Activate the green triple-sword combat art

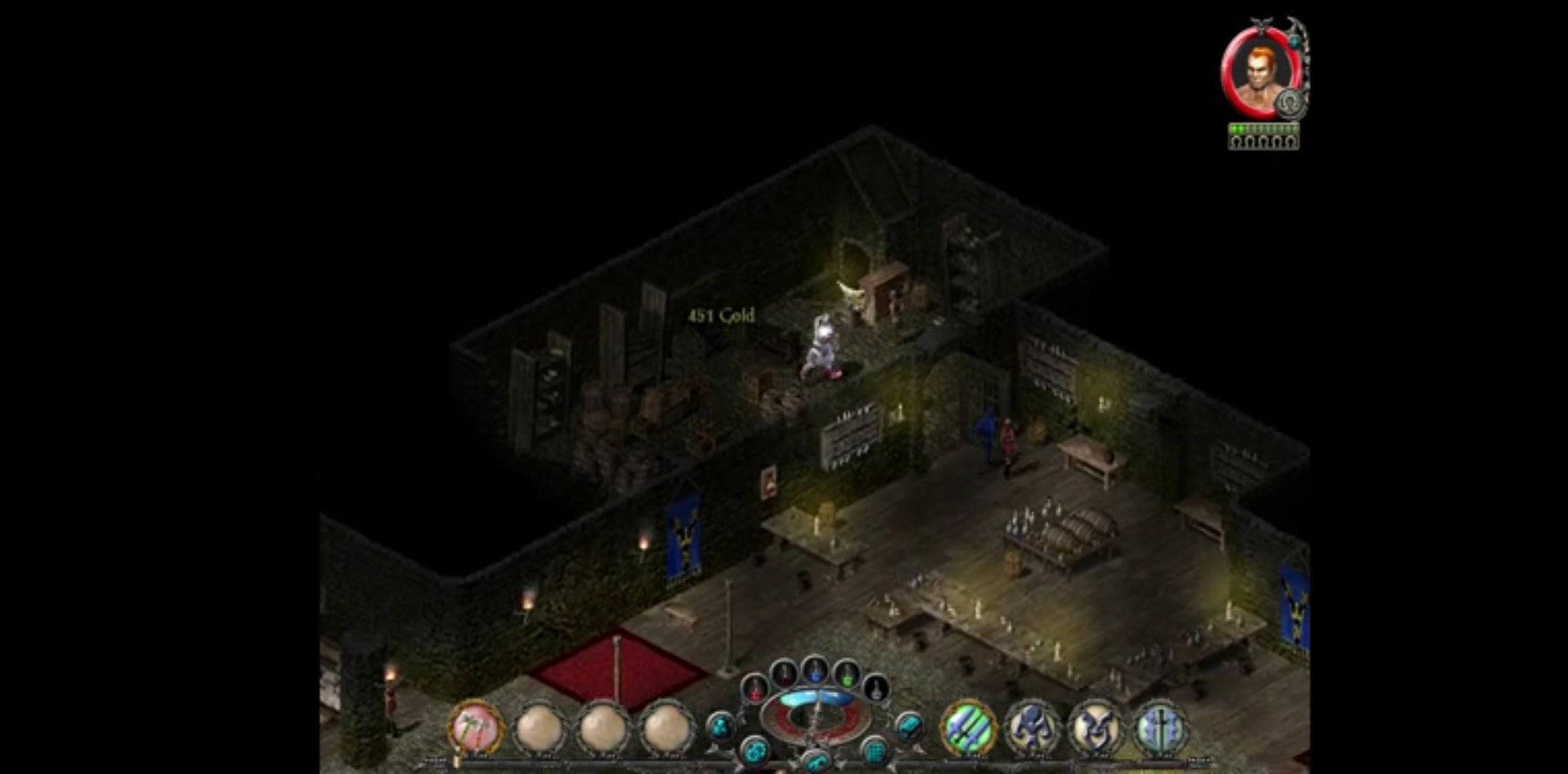(967, 728)
